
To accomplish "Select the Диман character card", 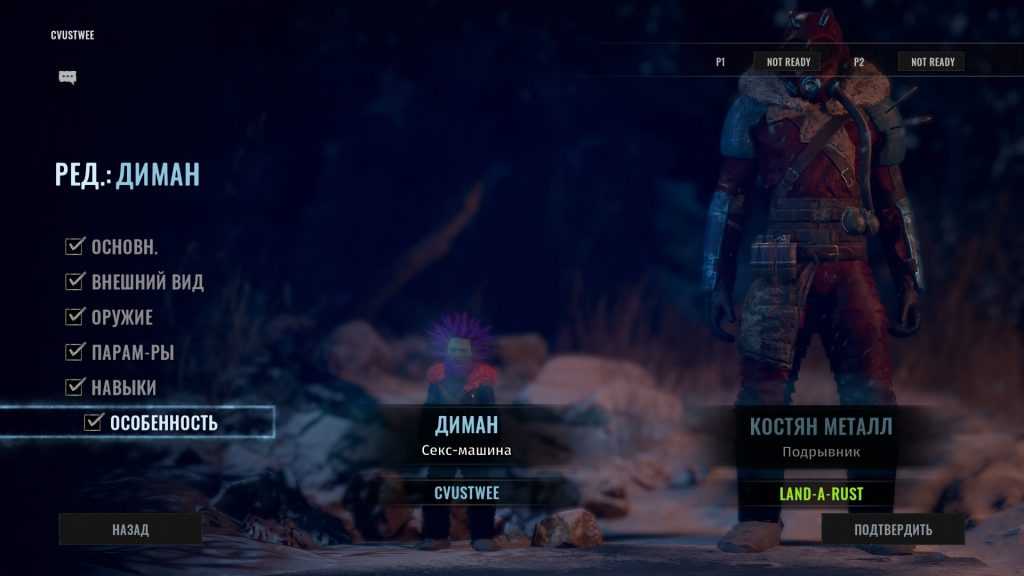I will (467, 436).
